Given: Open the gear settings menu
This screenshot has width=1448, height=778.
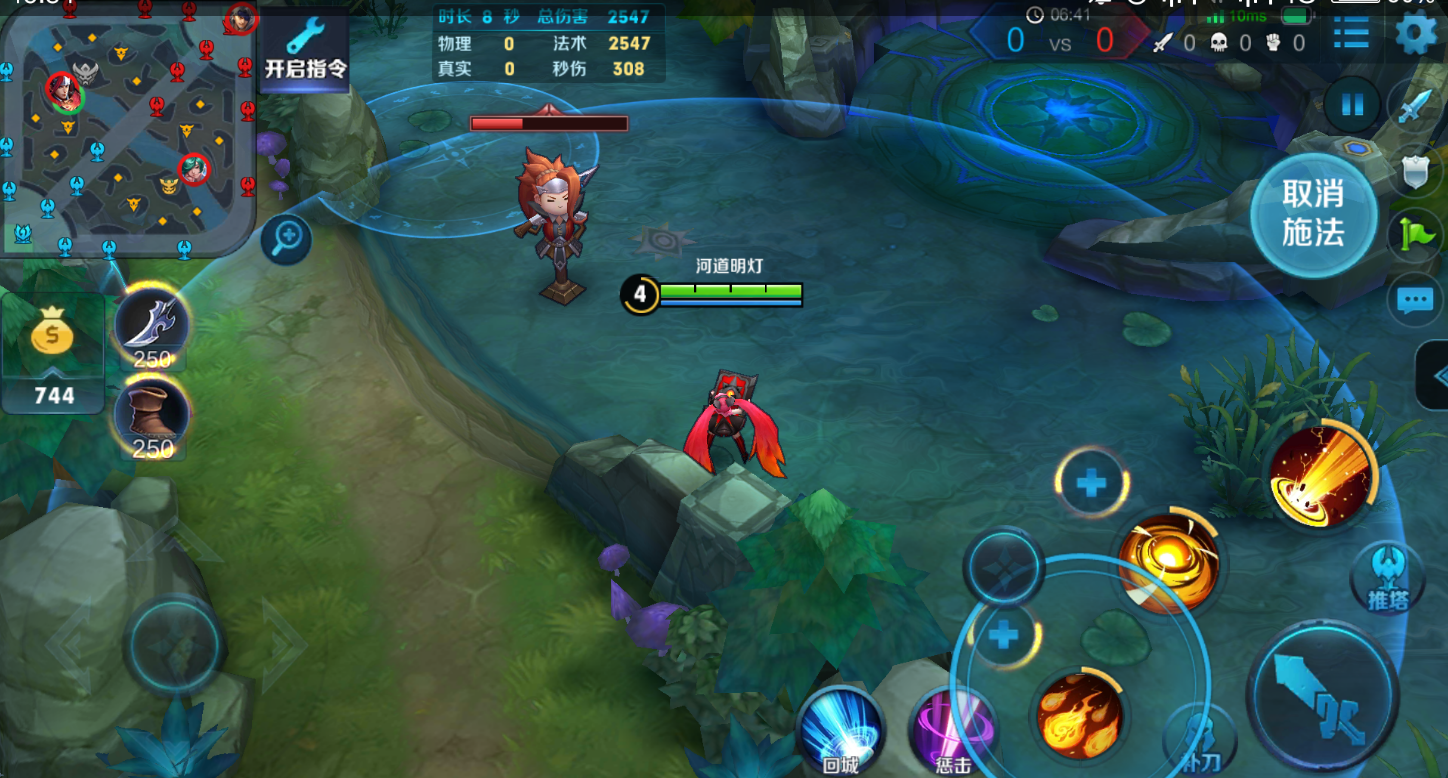Looking at the screenshot, I should tap(1416, 33).
